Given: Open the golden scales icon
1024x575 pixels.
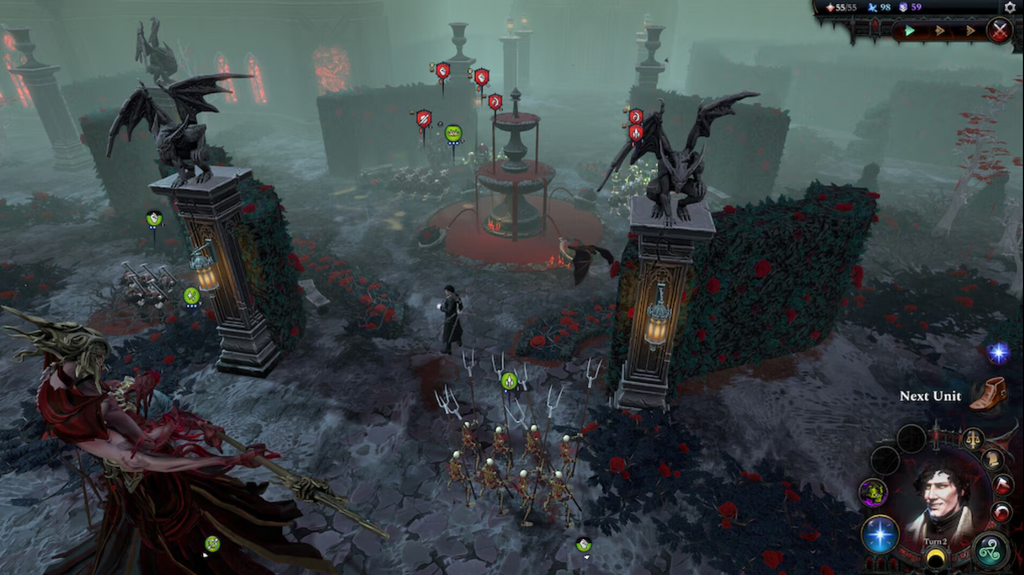Looking at the screenshot, I should (x=972, y=438).
